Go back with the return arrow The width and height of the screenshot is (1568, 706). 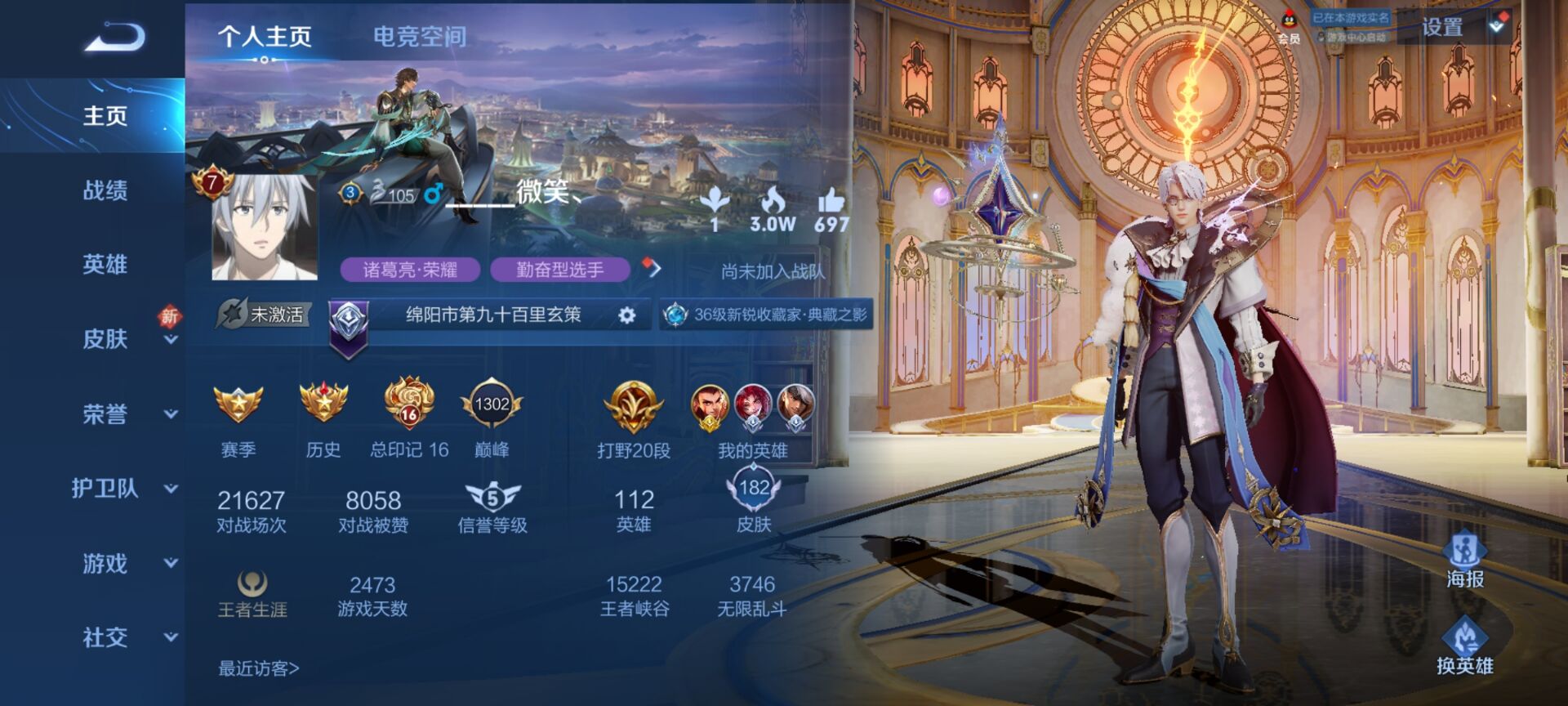click(x=114, y=37)
